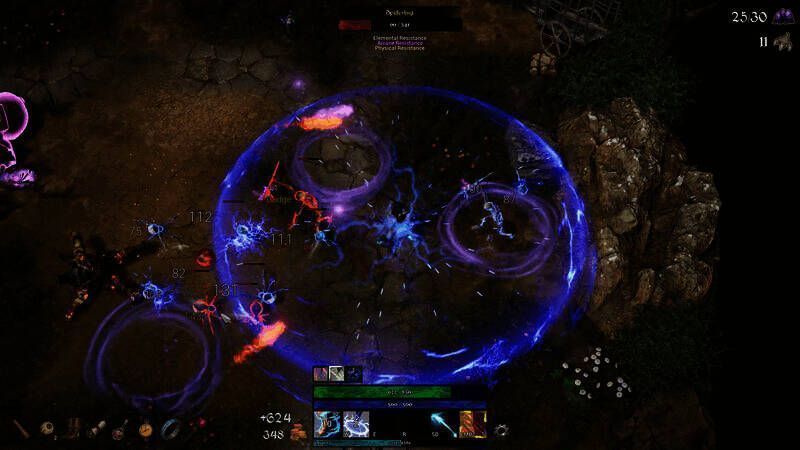Image resolution: width=800 pixels, height=450 pixels.
Task: Select the blue ring item at the bottom
Action: click(x=171, y=428)
